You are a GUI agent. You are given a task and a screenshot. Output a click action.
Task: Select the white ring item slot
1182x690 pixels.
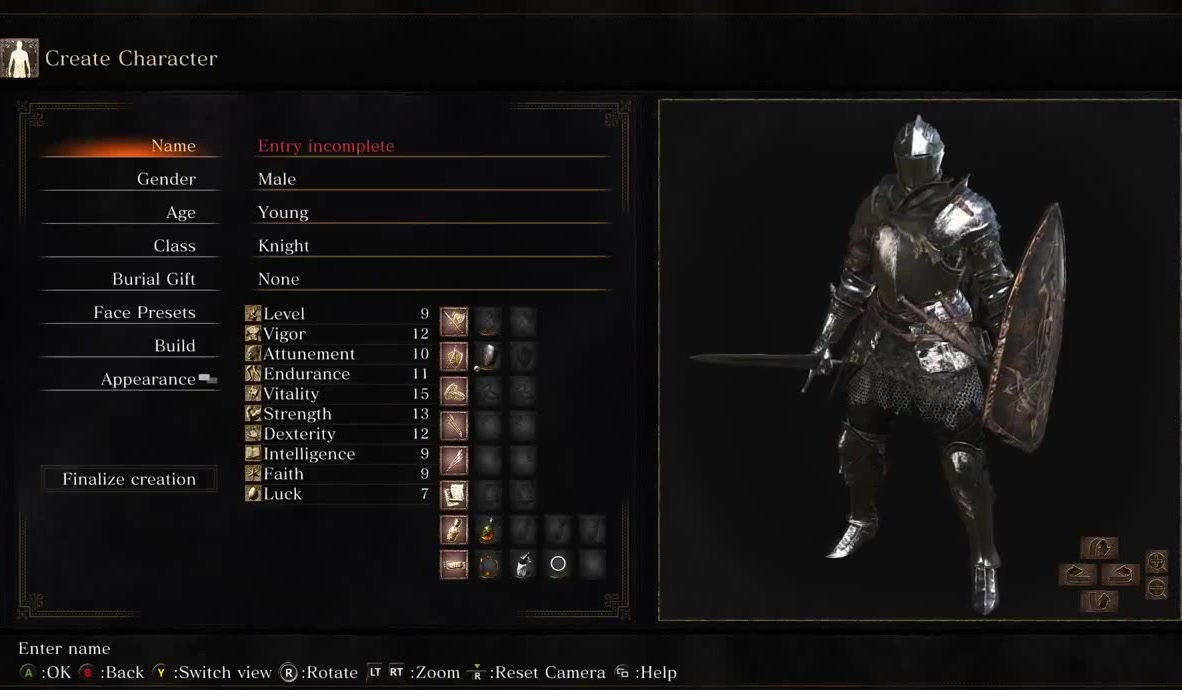point(558,564)
